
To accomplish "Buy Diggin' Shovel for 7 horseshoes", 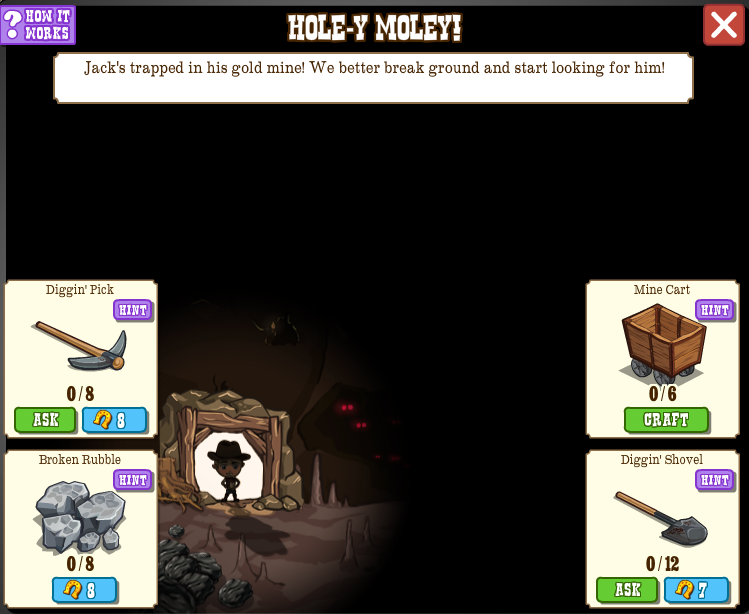I will (696, 590).
